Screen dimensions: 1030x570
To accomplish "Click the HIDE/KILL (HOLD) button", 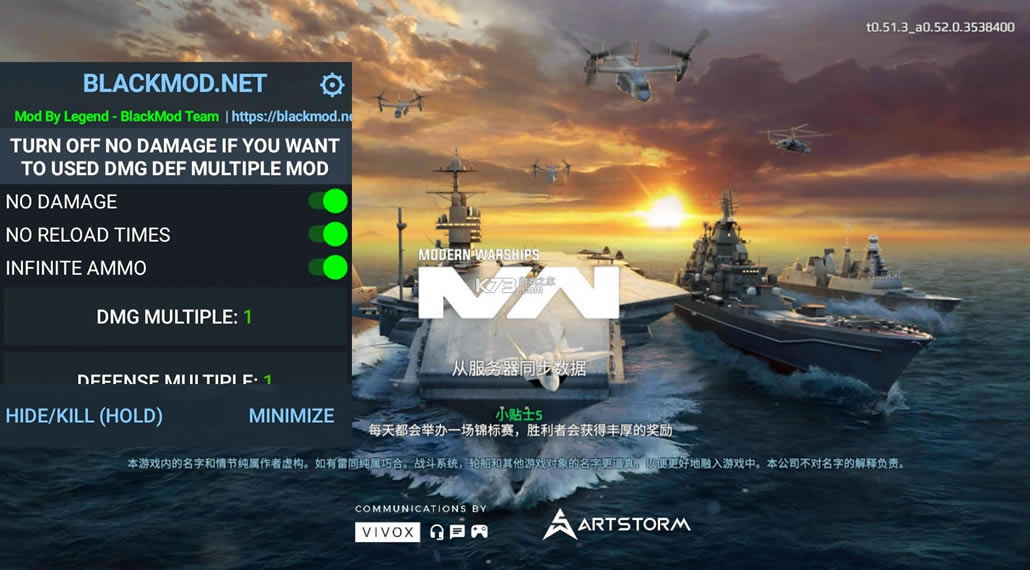I will pos(84,415).
